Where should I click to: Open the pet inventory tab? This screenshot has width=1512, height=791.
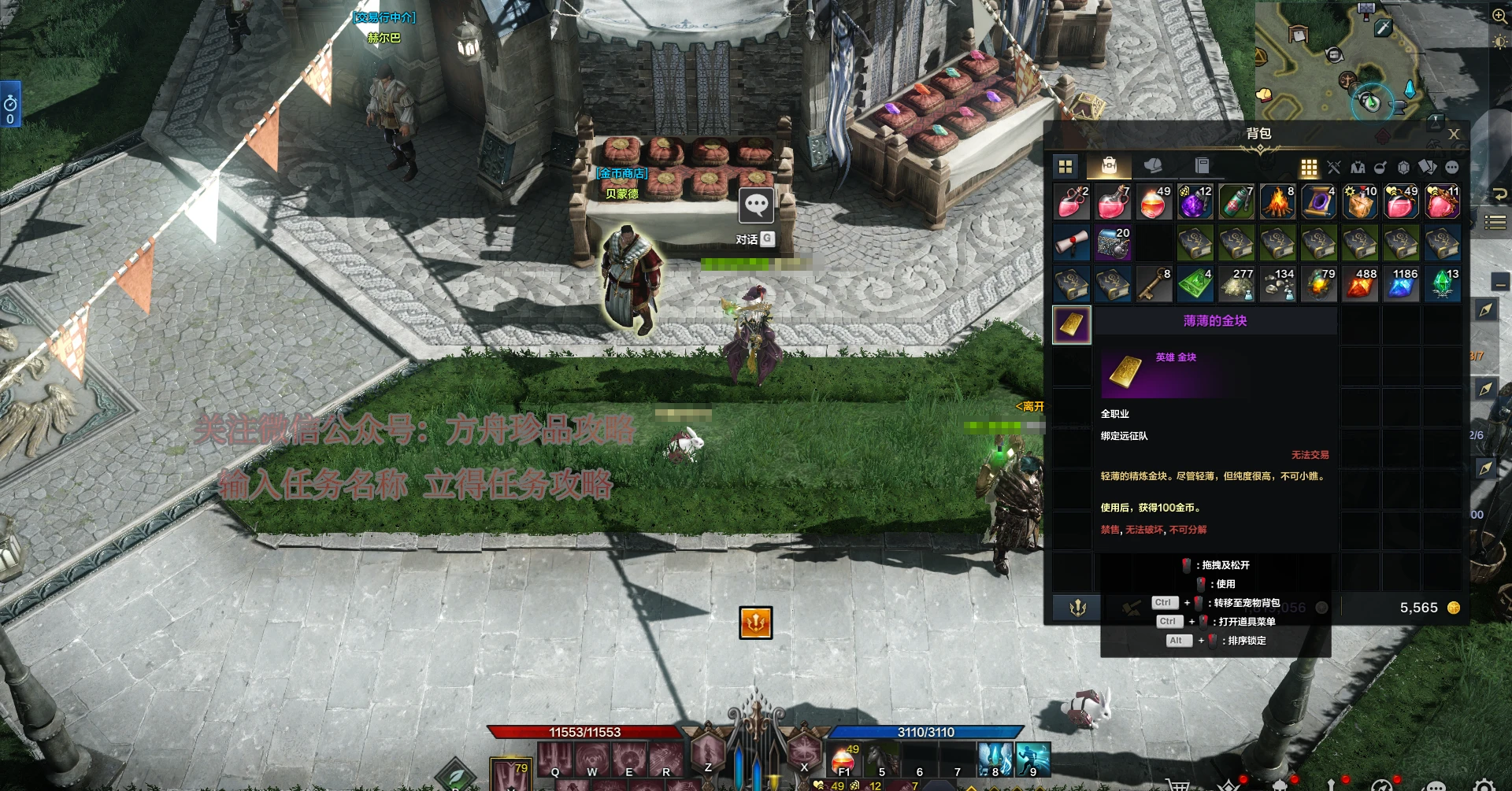[x=1153, y=165]
